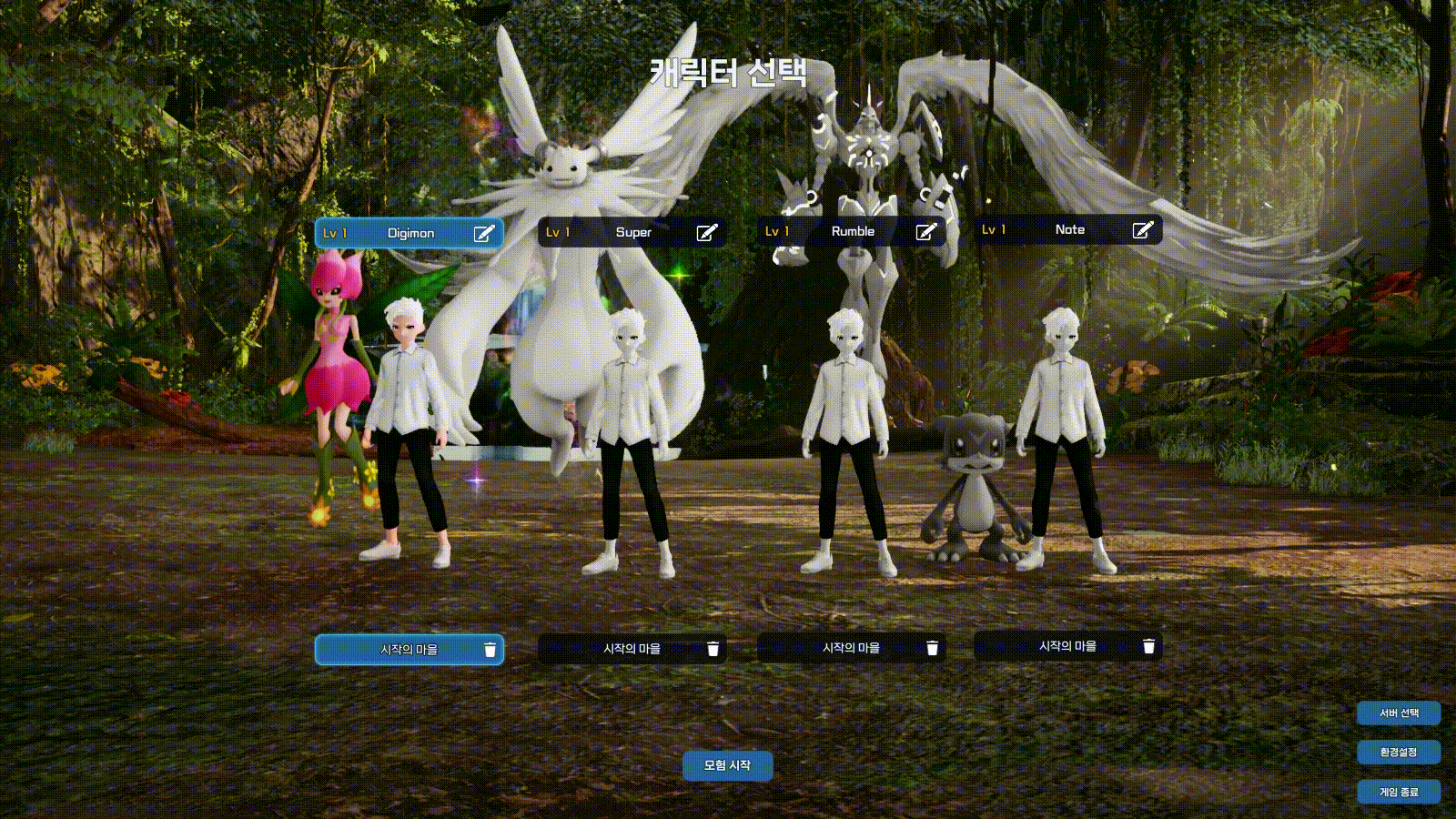The image size is (1456, 819).
Task: Open the 환경설정 settings
Action: (1399, 753)
